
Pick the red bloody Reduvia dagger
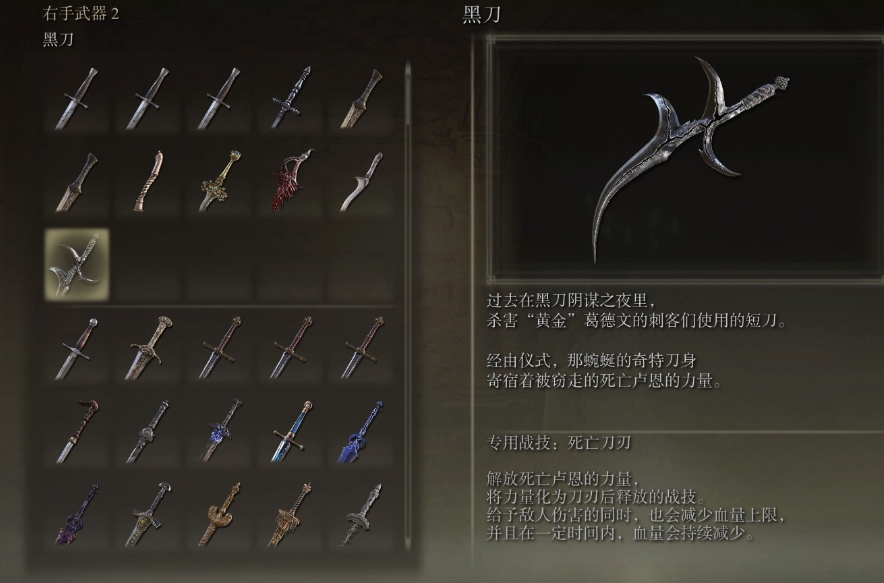pyautogui.click(x=291, y=181)
